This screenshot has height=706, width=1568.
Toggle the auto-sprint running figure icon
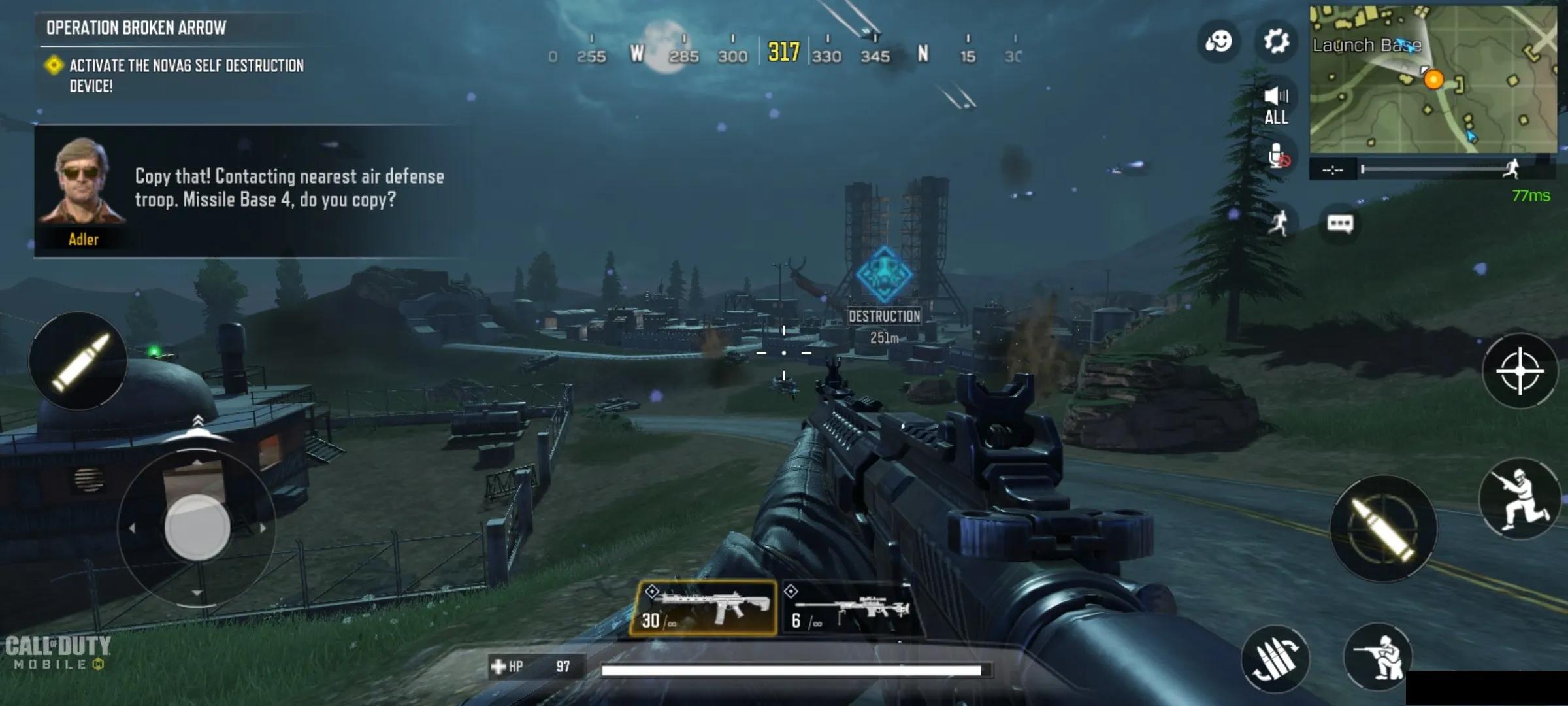pyautogui.click(x=1279, y=224)
